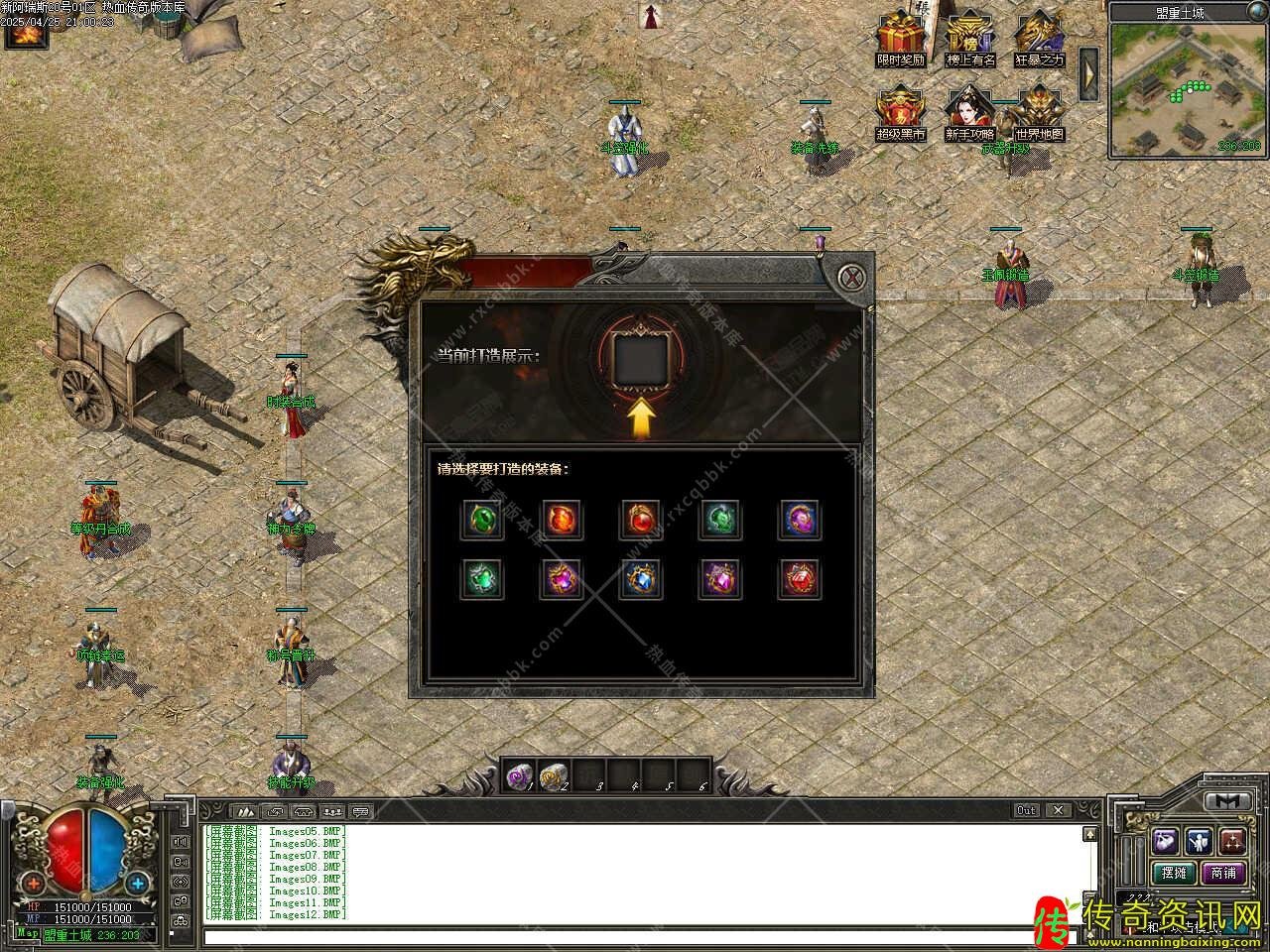Open the 限时奖励 gift box rewards

[x=900, y=38]
